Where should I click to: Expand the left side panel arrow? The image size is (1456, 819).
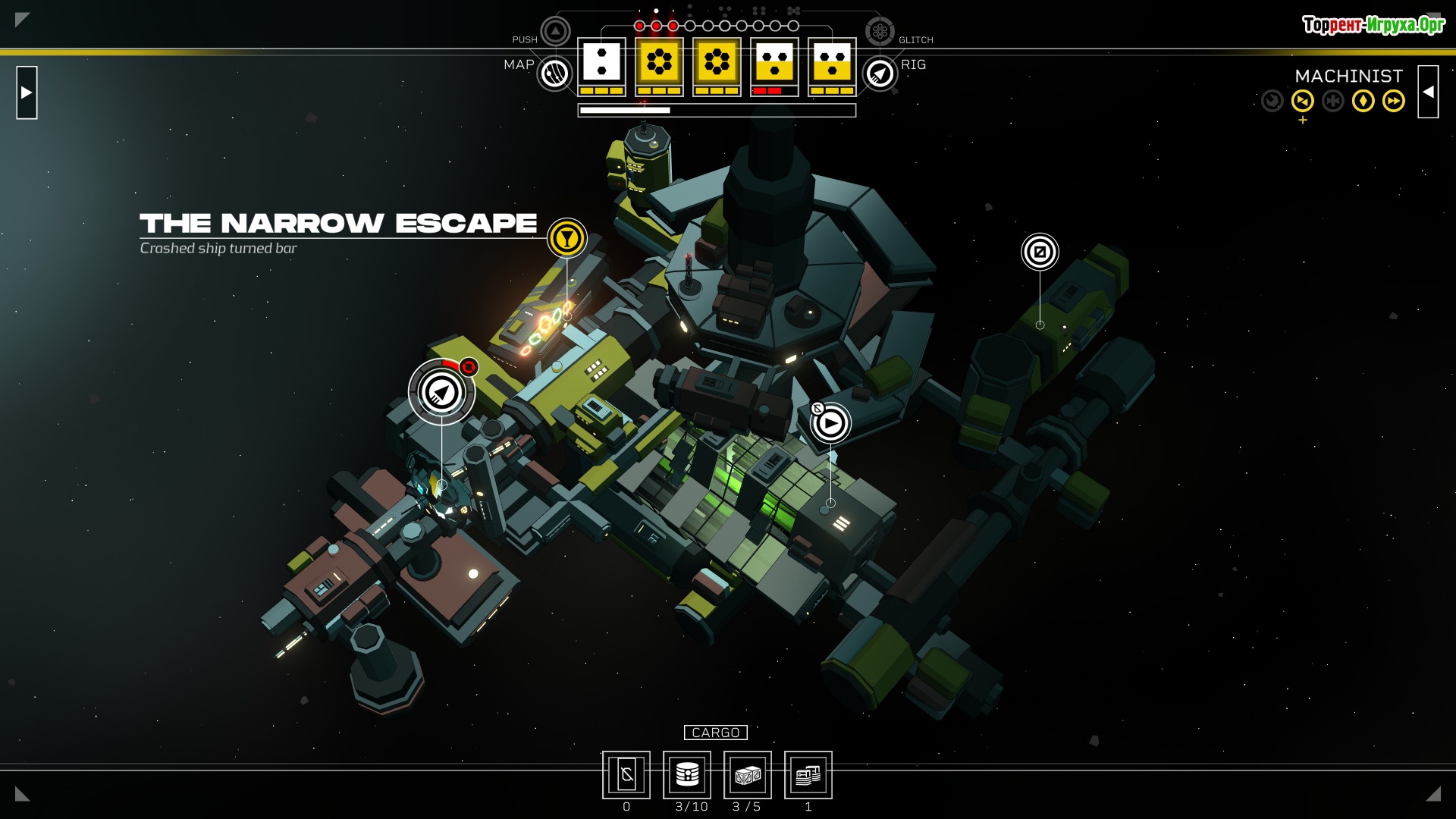pyautogui.click(x=27, y=93)
